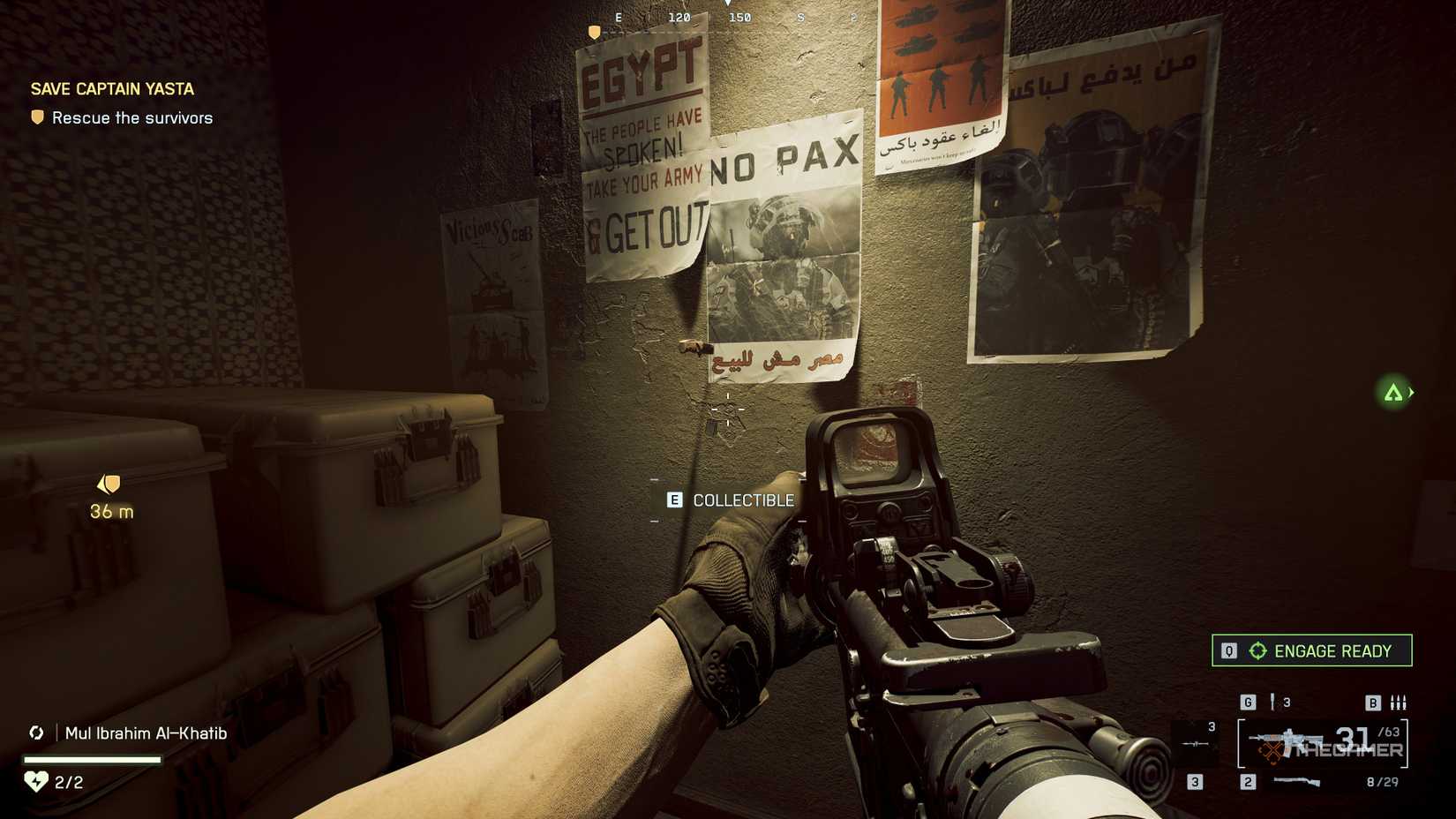The height and width of the screenshot is (819, 1456).
Task: Click the bullets icon beside the B keybind
Action: pyautogui.click(x=1399, y=703)
